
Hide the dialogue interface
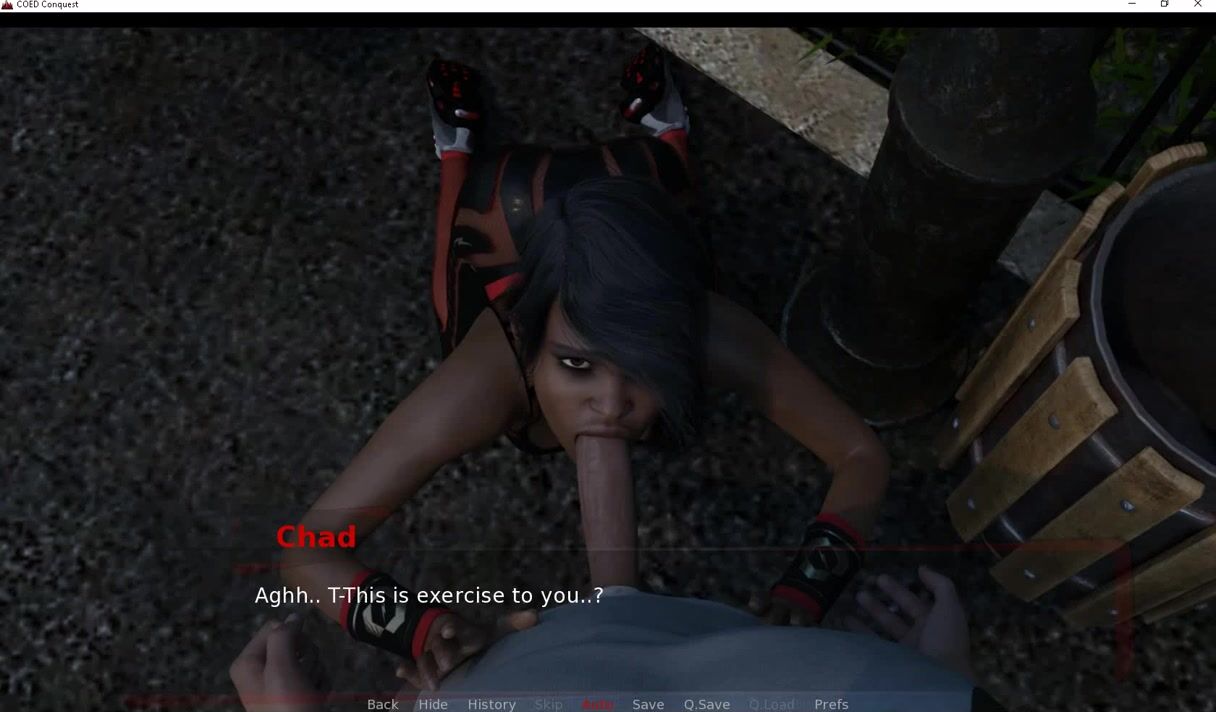(433, 704)
